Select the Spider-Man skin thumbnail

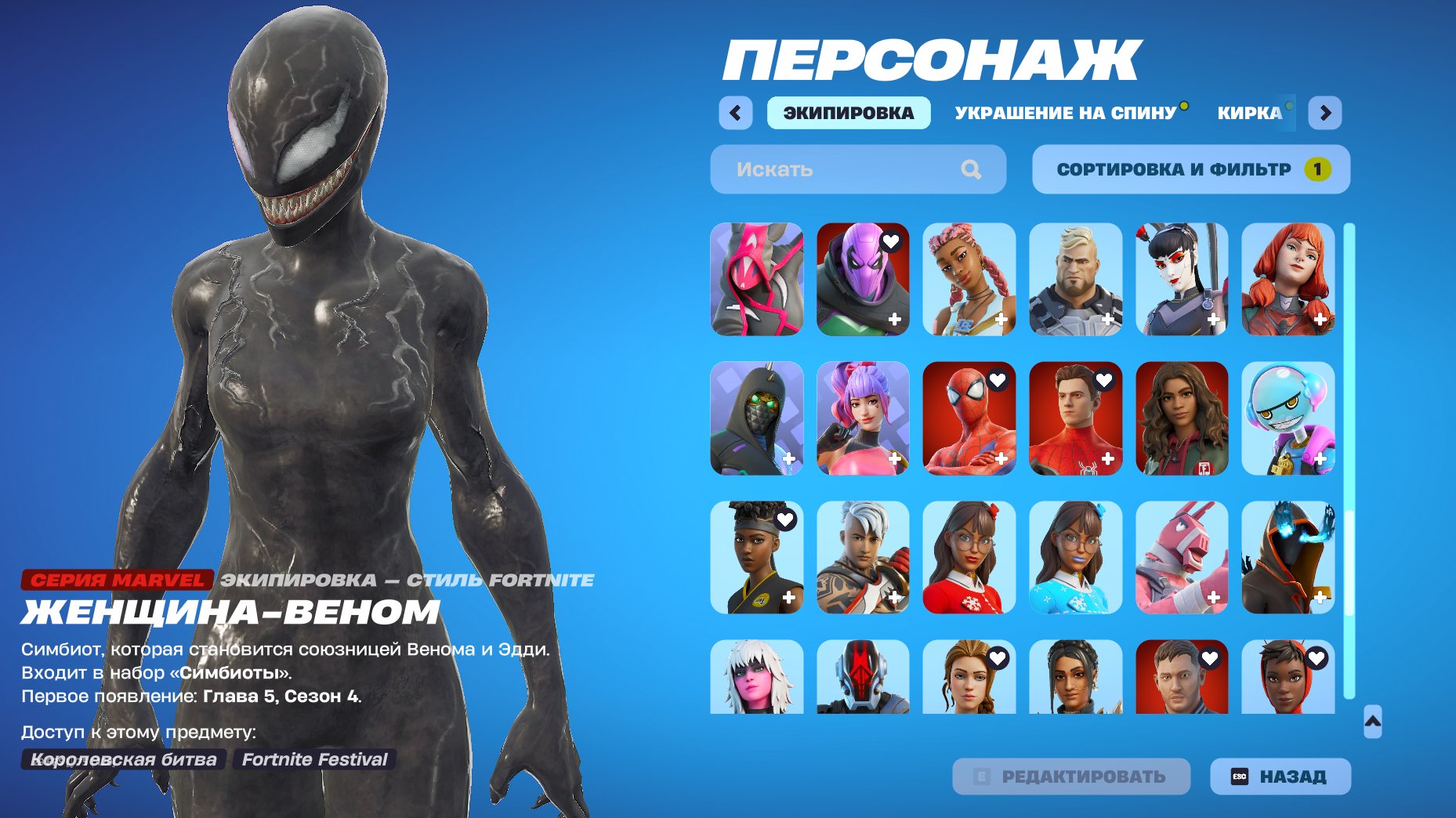pos(968,419)
